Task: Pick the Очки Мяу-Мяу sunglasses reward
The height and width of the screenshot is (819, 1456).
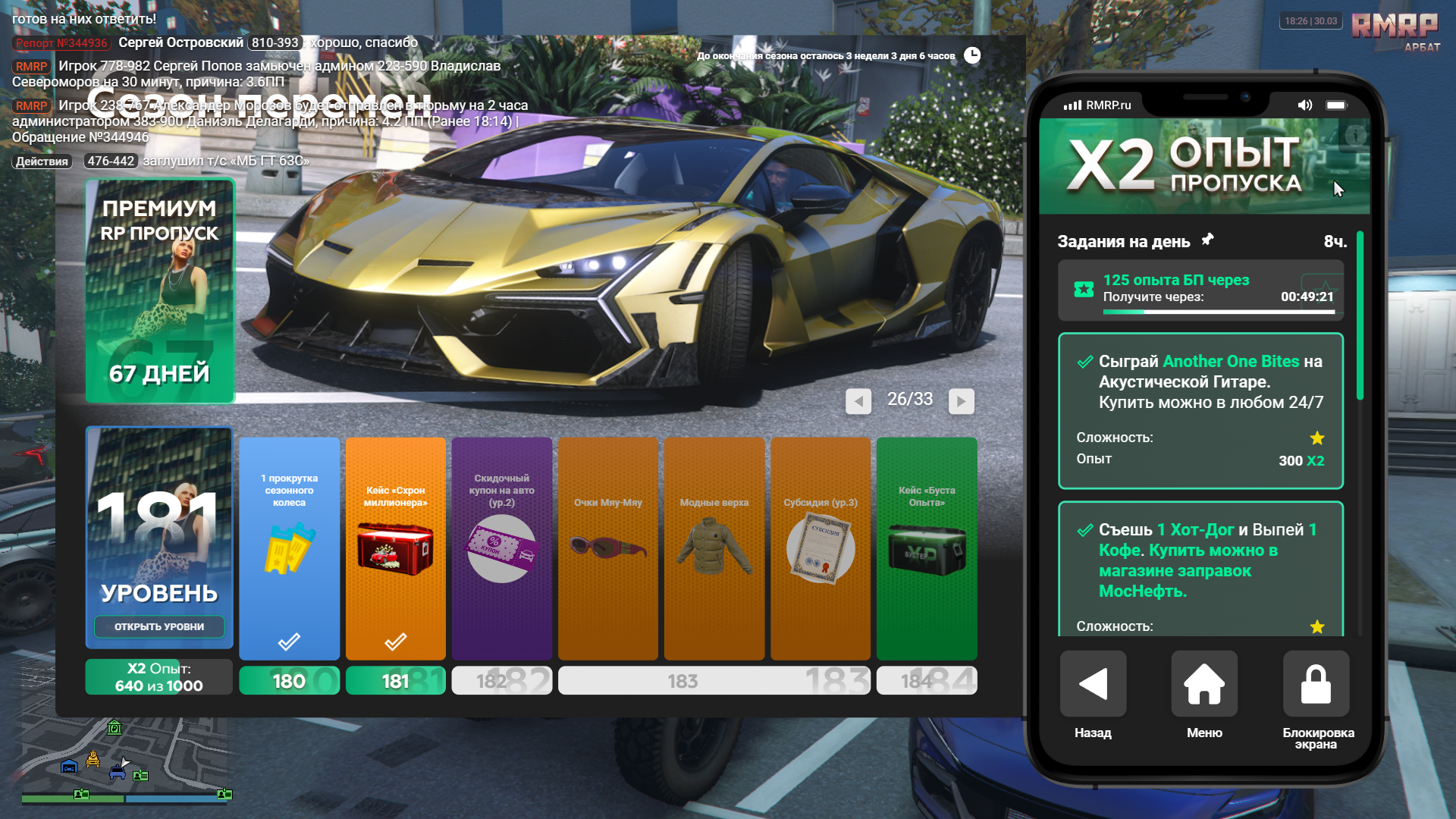Action: 607,548
